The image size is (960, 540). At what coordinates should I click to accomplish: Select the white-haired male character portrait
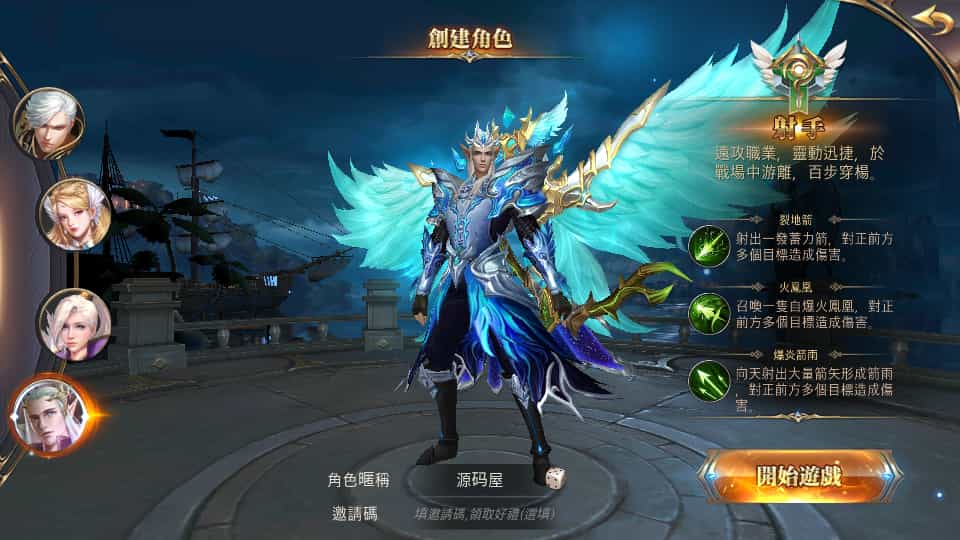coord(47,122)
